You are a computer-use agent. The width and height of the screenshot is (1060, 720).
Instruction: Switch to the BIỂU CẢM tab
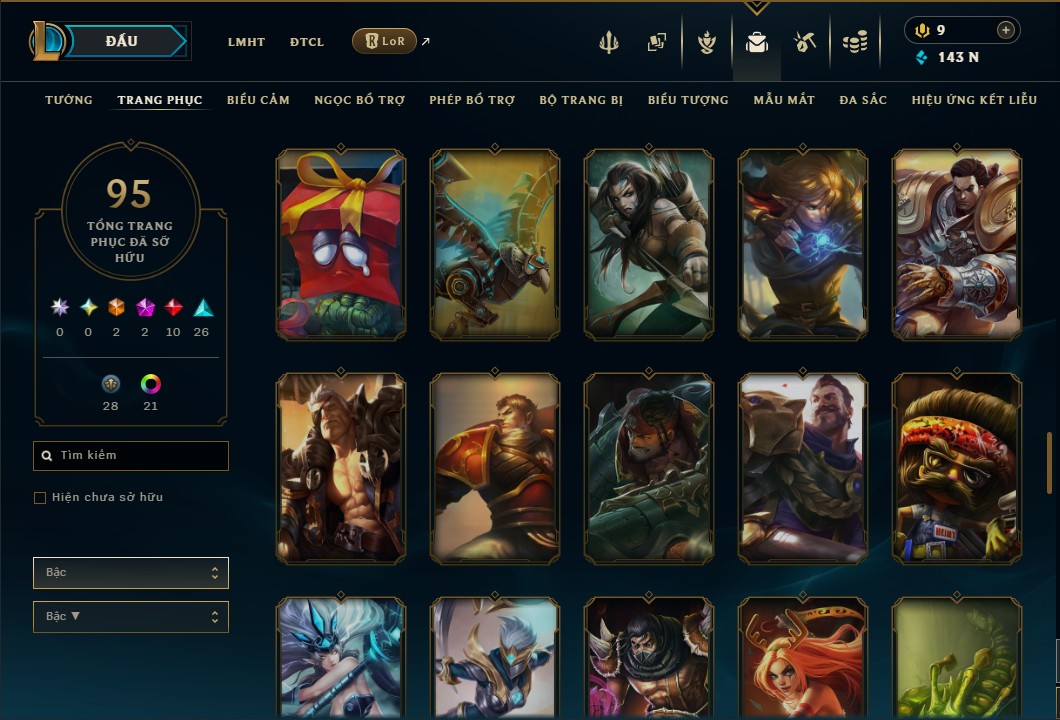pos(258,100)
